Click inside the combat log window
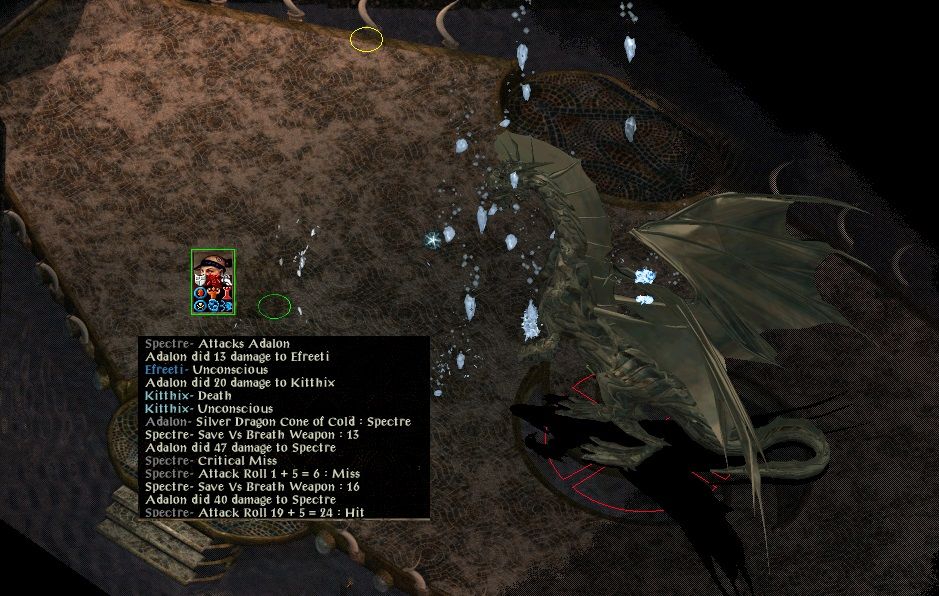Image resolution: width=939 pixels, height=596 pixels. click(284, 428)
